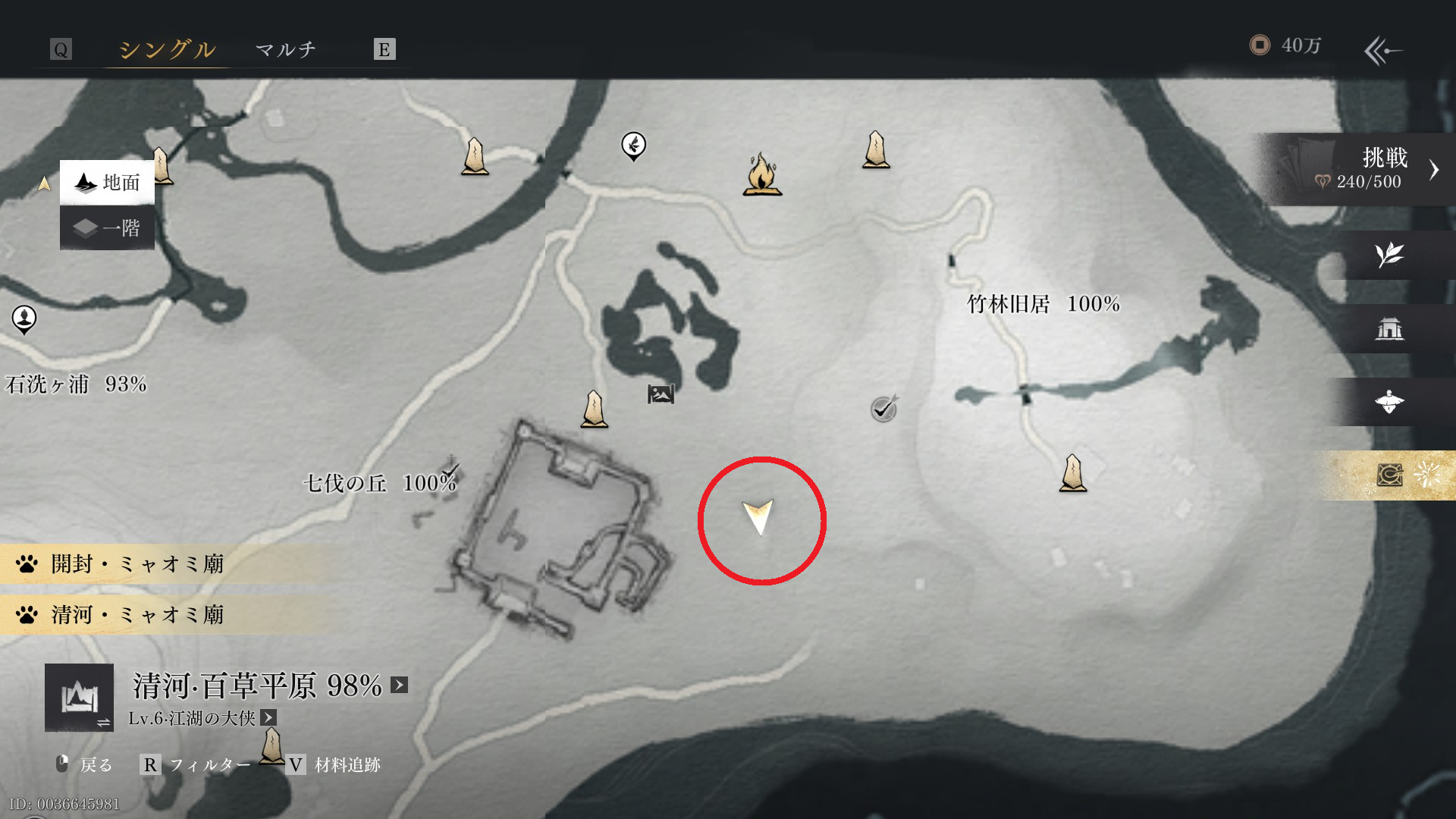Switch to the マルチ tab
This screenshot has height=819, width=1456.
coord(285,50)
